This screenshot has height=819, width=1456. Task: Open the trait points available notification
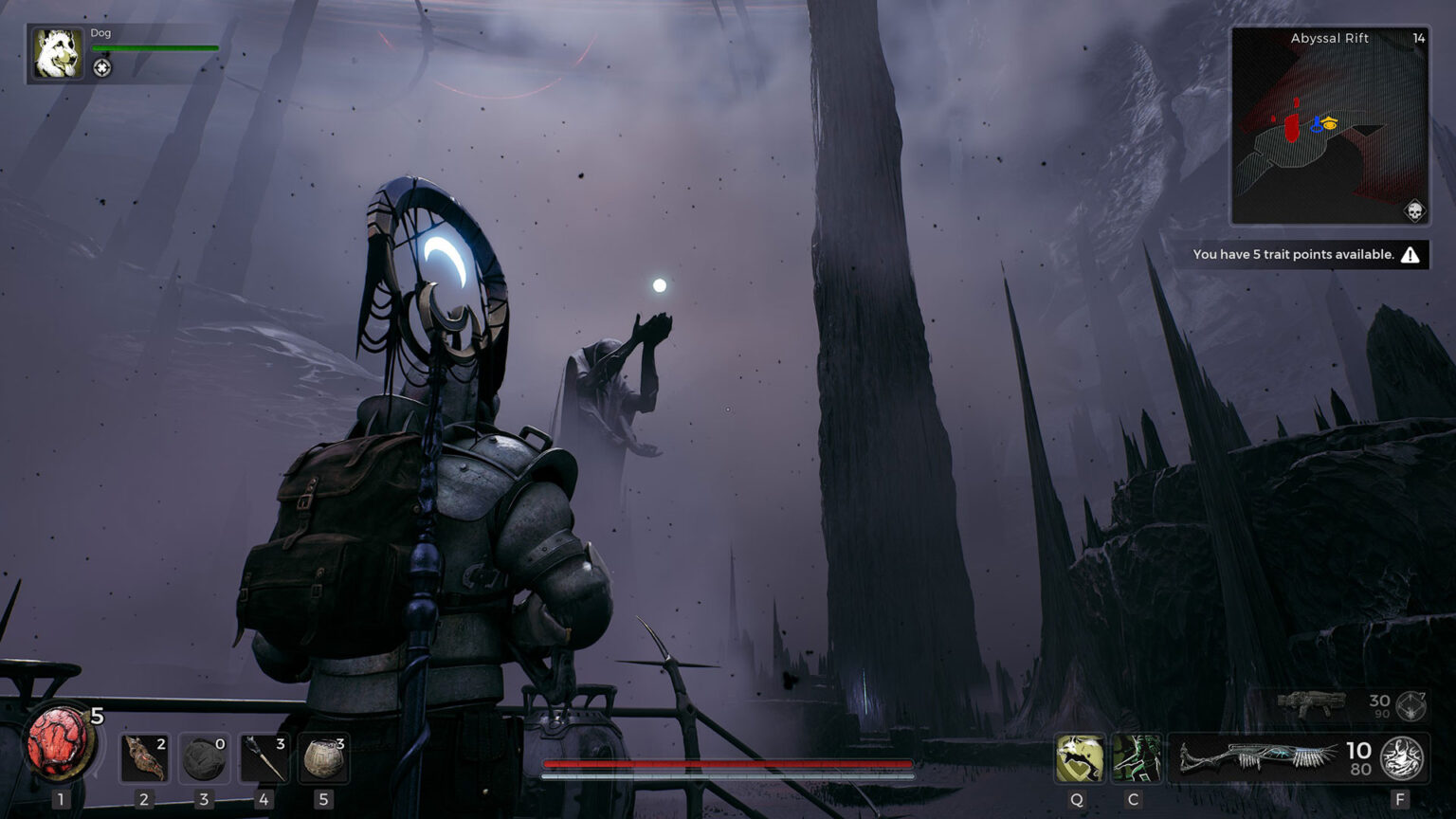pos(1306,254)
